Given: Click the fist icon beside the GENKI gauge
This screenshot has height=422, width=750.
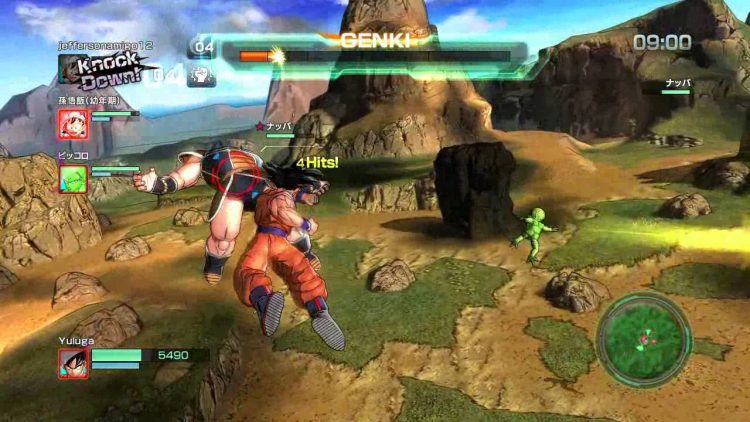Looking at the screenshot, I should click(202, 75).
